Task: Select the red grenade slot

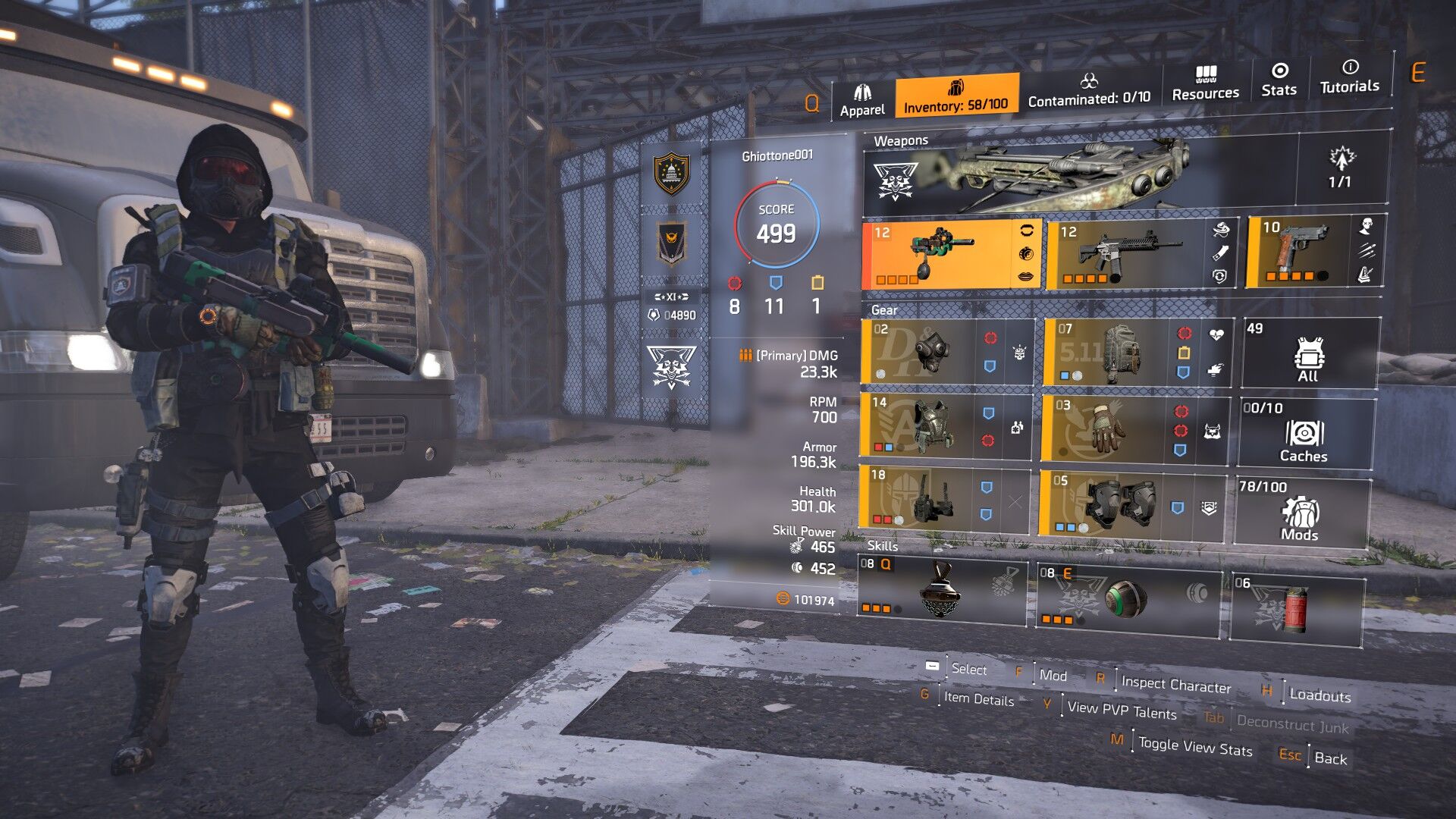Action: 1295,610
